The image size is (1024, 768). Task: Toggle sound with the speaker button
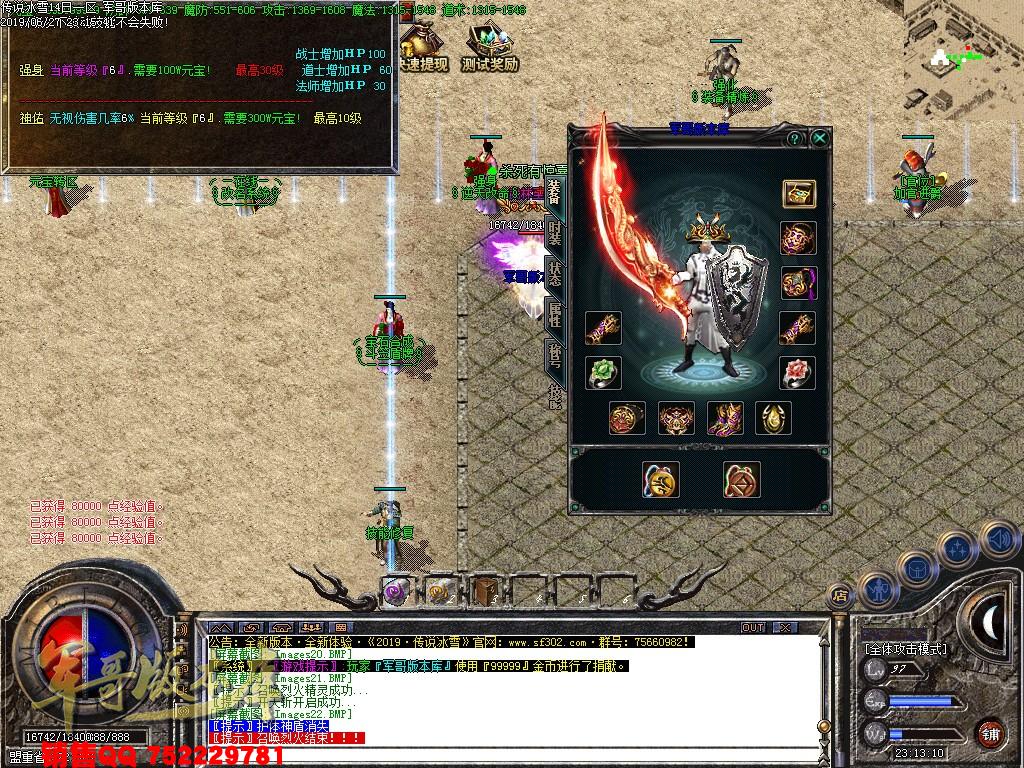coord(999,540)
